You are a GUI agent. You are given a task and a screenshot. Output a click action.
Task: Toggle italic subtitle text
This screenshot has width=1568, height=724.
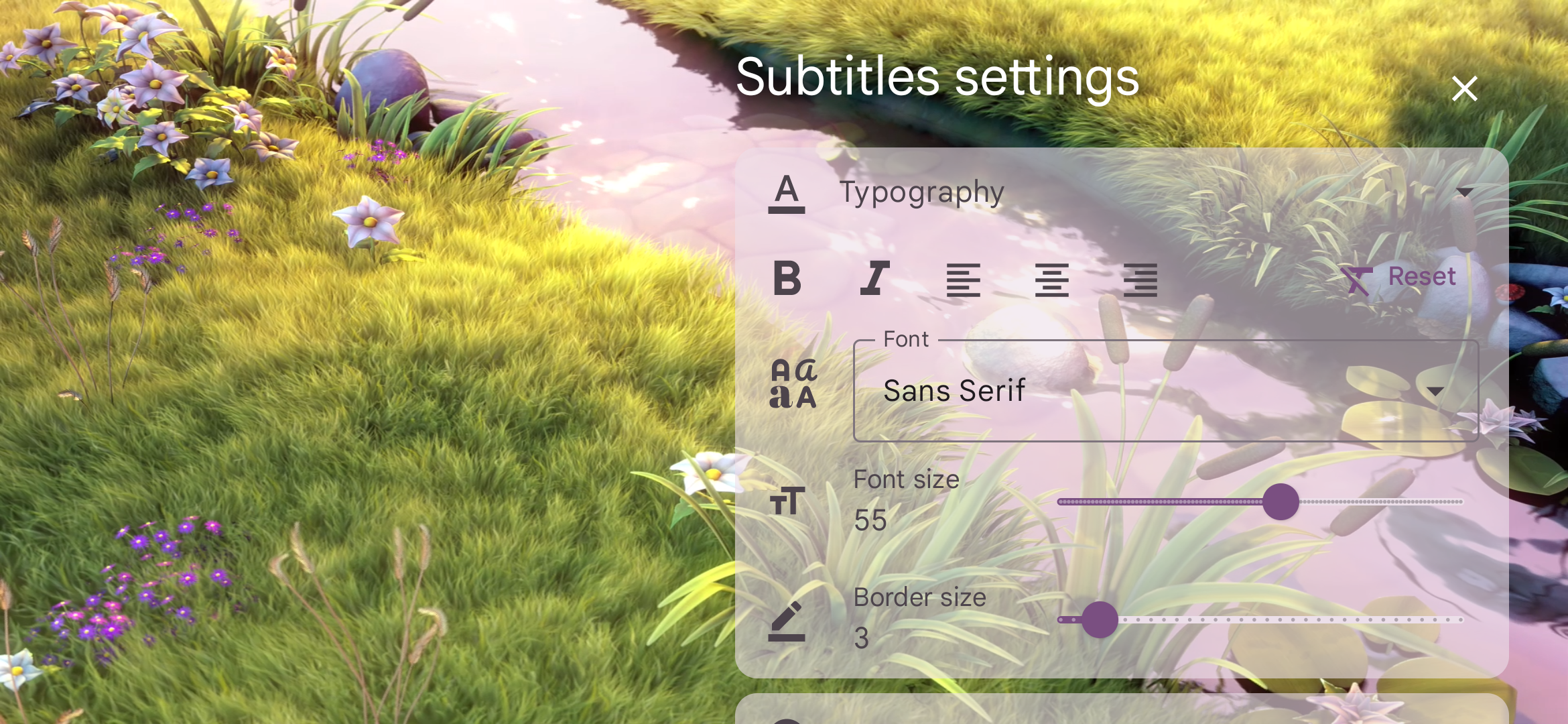(875, 279)
